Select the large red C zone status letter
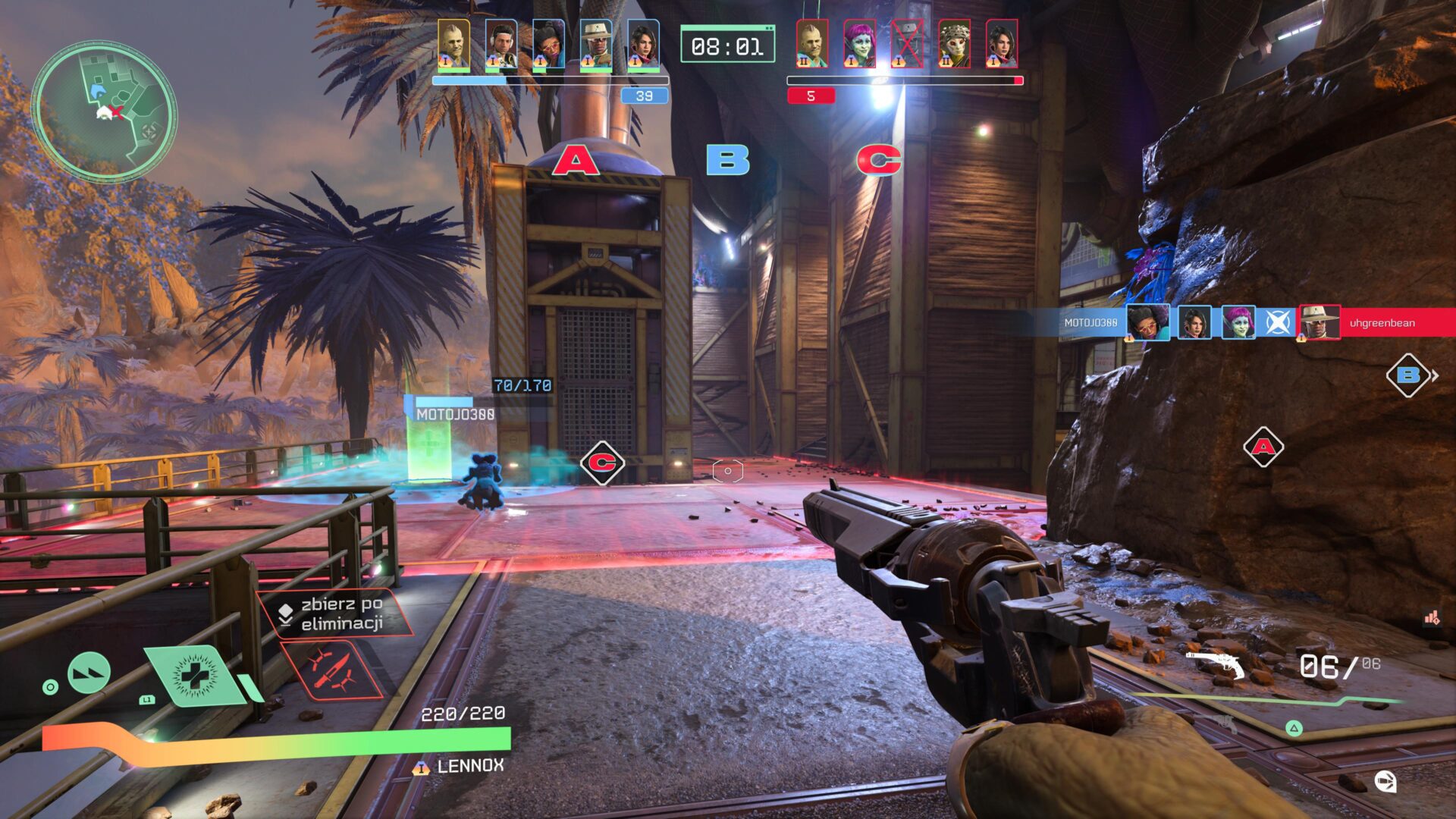Screen dimensions: 1456x819 tap(879, 160)
